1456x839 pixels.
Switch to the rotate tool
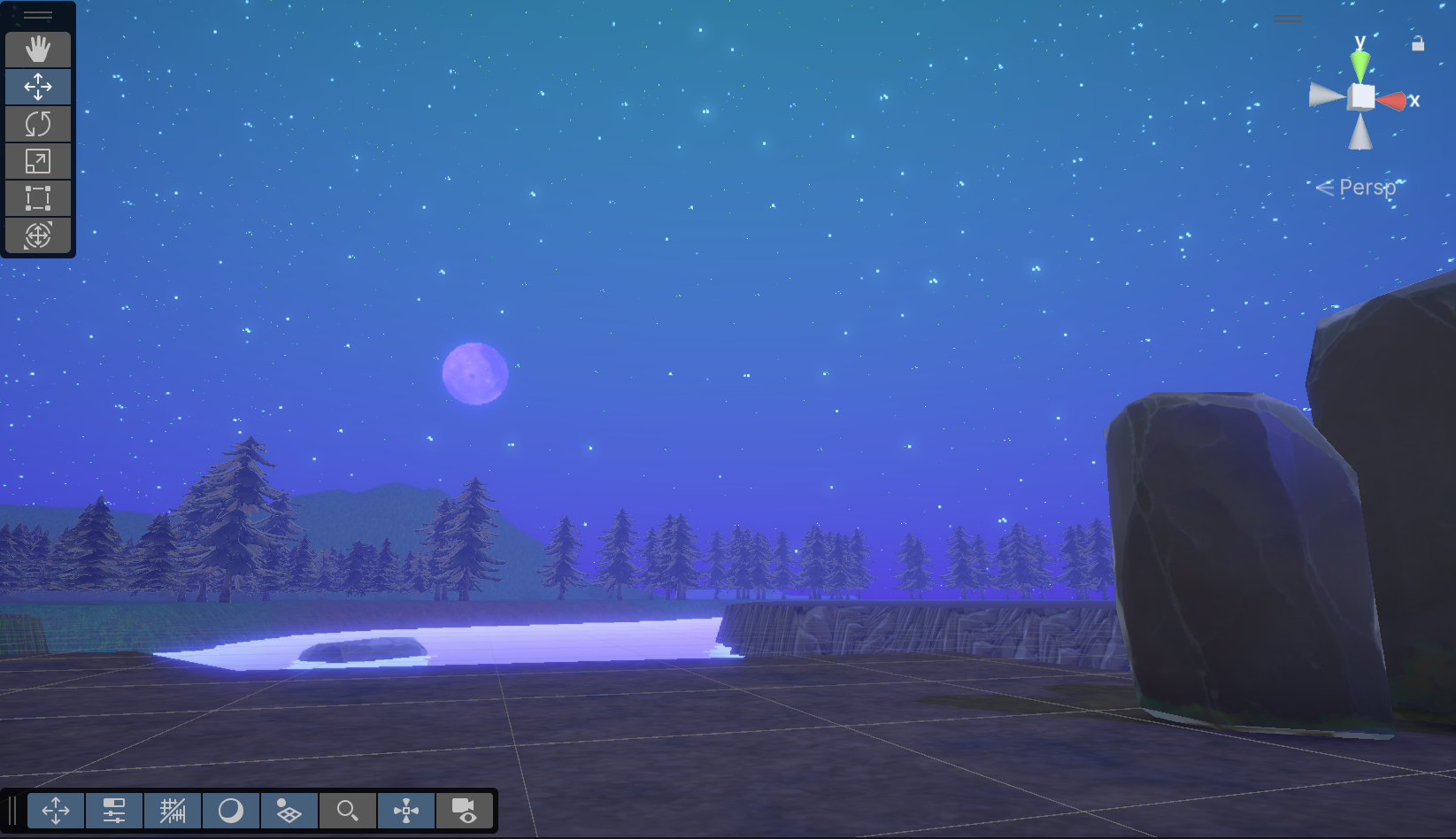pyautogui.click(x=38, y=124)
